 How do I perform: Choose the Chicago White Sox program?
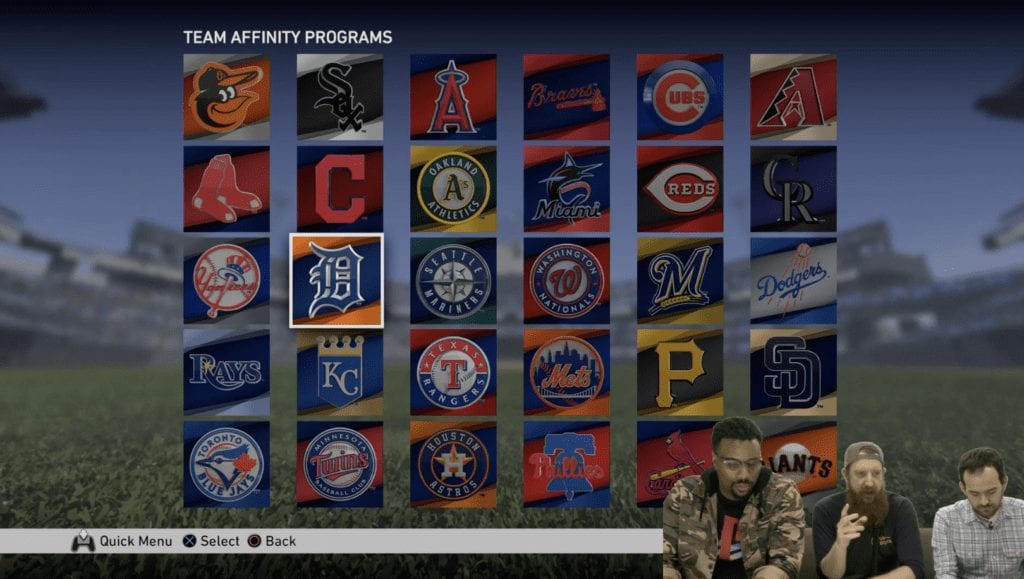tap(339, 97)
